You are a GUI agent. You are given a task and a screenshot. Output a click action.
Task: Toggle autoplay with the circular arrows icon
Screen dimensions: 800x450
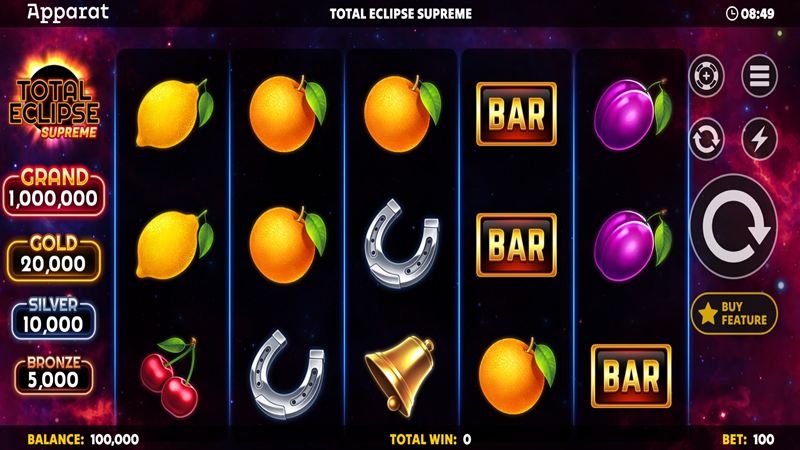707,139
